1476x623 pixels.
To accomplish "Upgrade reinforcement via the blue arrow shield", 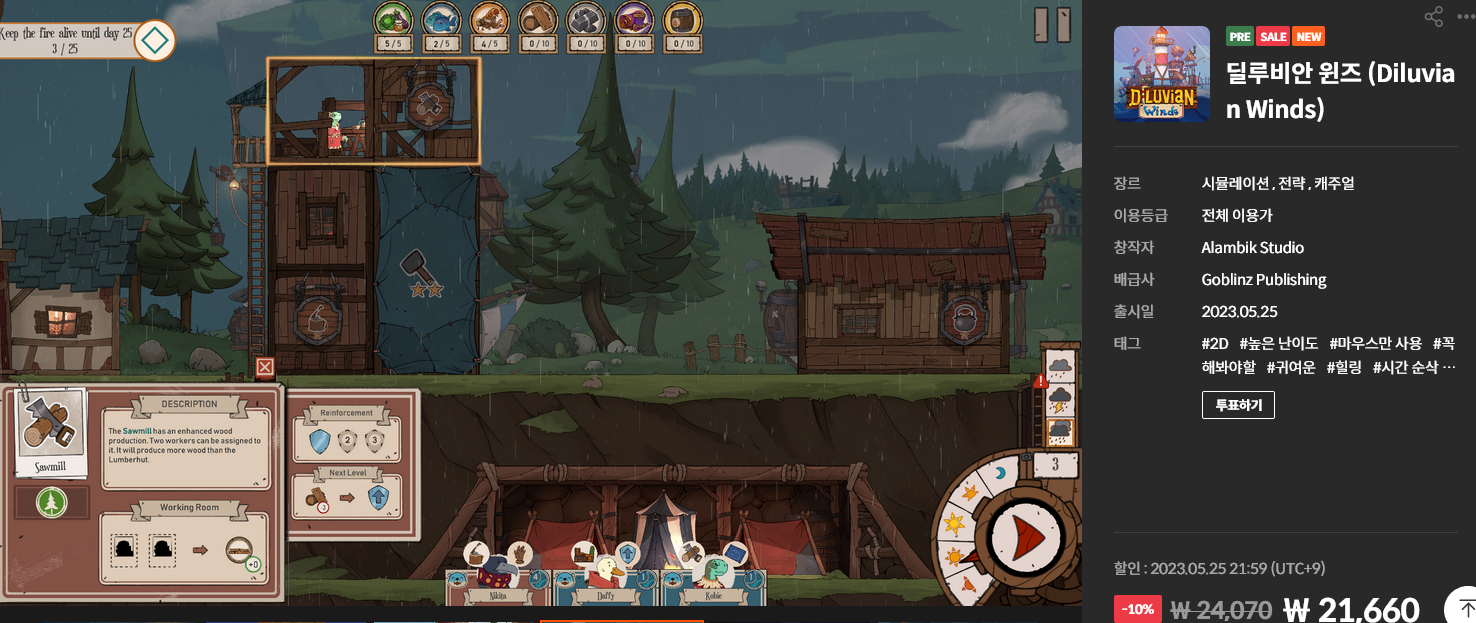I will tap(379, 497).
